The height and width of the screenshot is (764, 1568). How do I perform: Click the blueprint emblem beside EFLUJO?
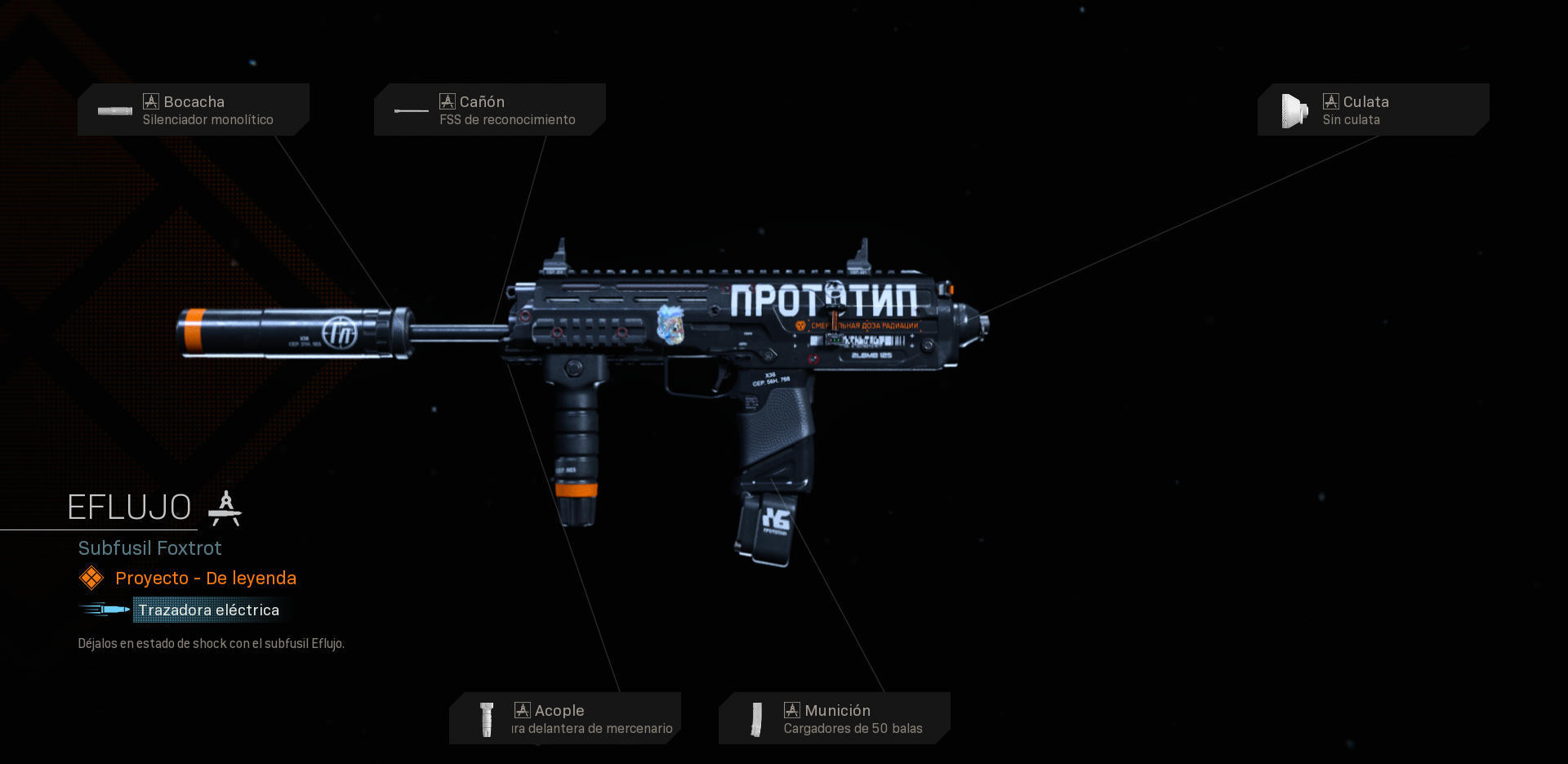point(225,507)
